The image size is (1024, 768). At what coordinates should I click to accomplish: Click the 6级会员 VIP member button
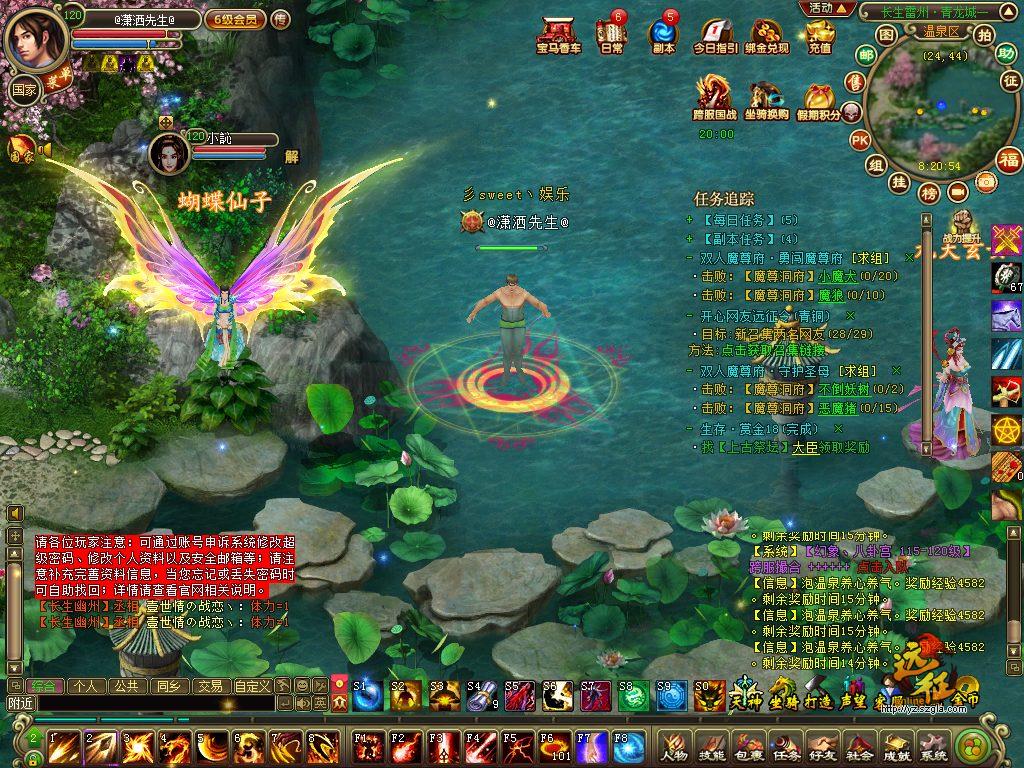pos(235,19)
